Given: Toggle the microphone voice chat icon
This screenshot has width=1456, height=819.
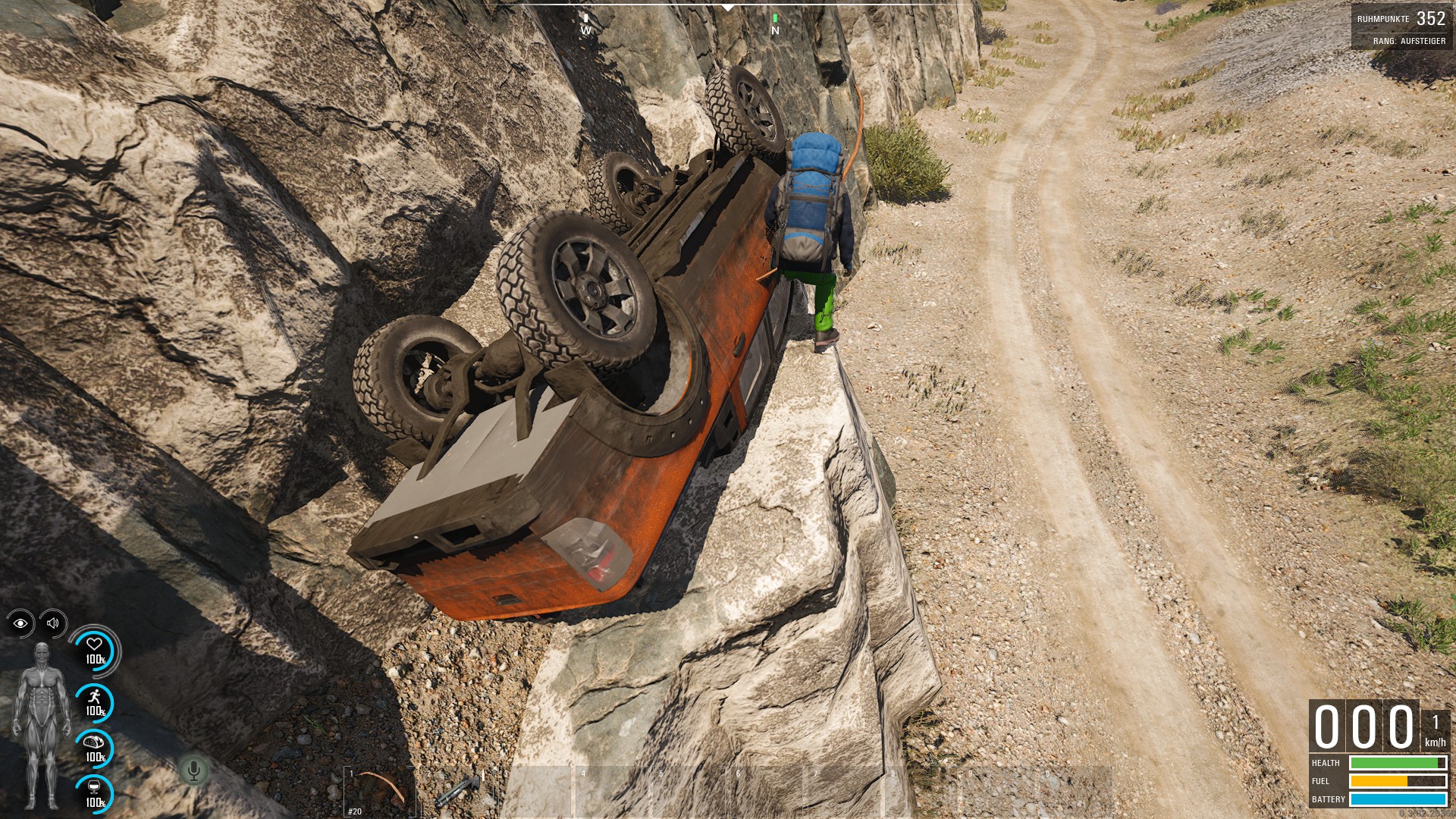Looking at the screenshot, I should [193, 770].
